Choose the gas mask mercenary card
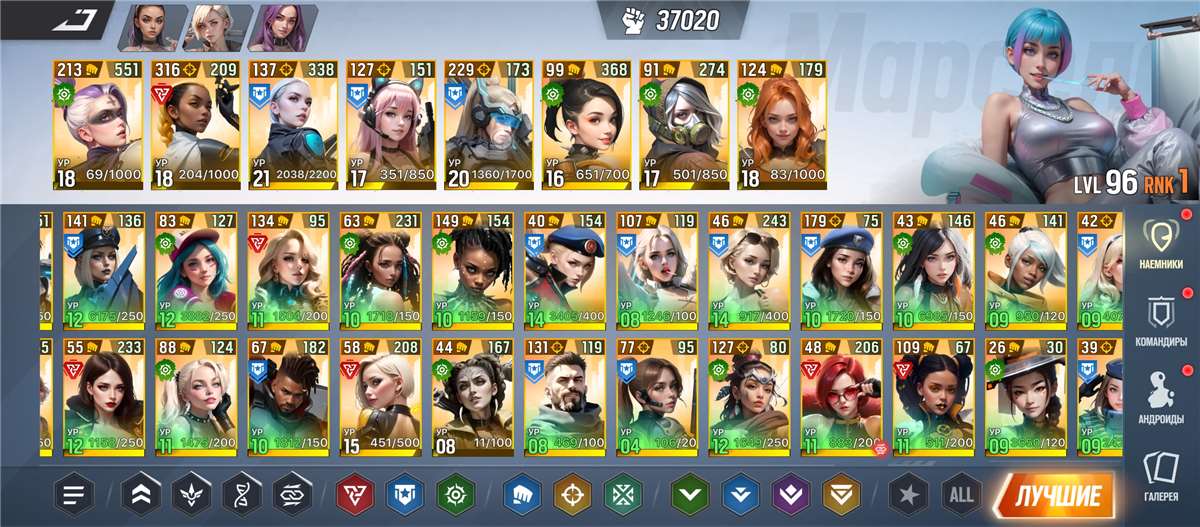 (683, 125)
